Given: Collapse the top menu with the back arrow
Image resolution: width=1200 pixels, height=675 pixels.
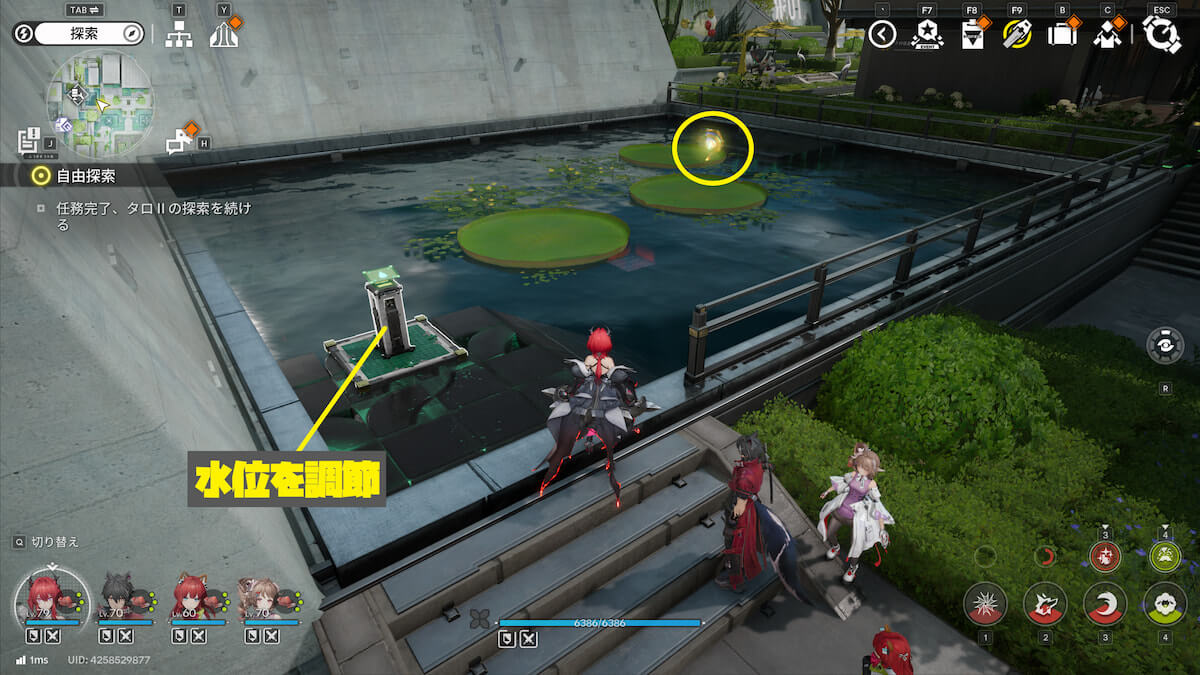Looking at the screenshot, I should 882,35.
